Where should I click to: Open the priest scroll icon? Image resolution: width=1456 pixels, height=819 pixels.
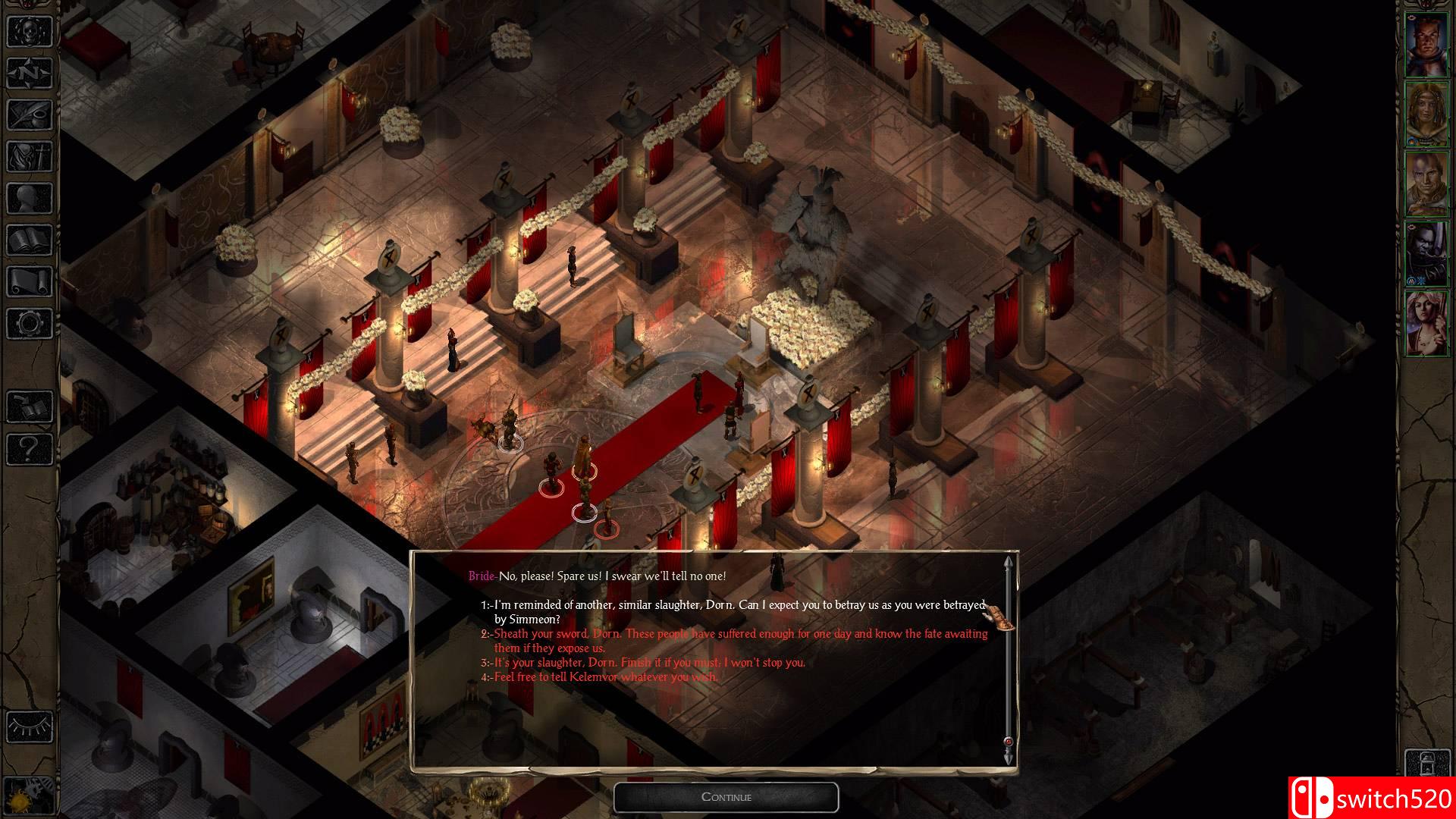pyautogui.click(x=30, y=282)
